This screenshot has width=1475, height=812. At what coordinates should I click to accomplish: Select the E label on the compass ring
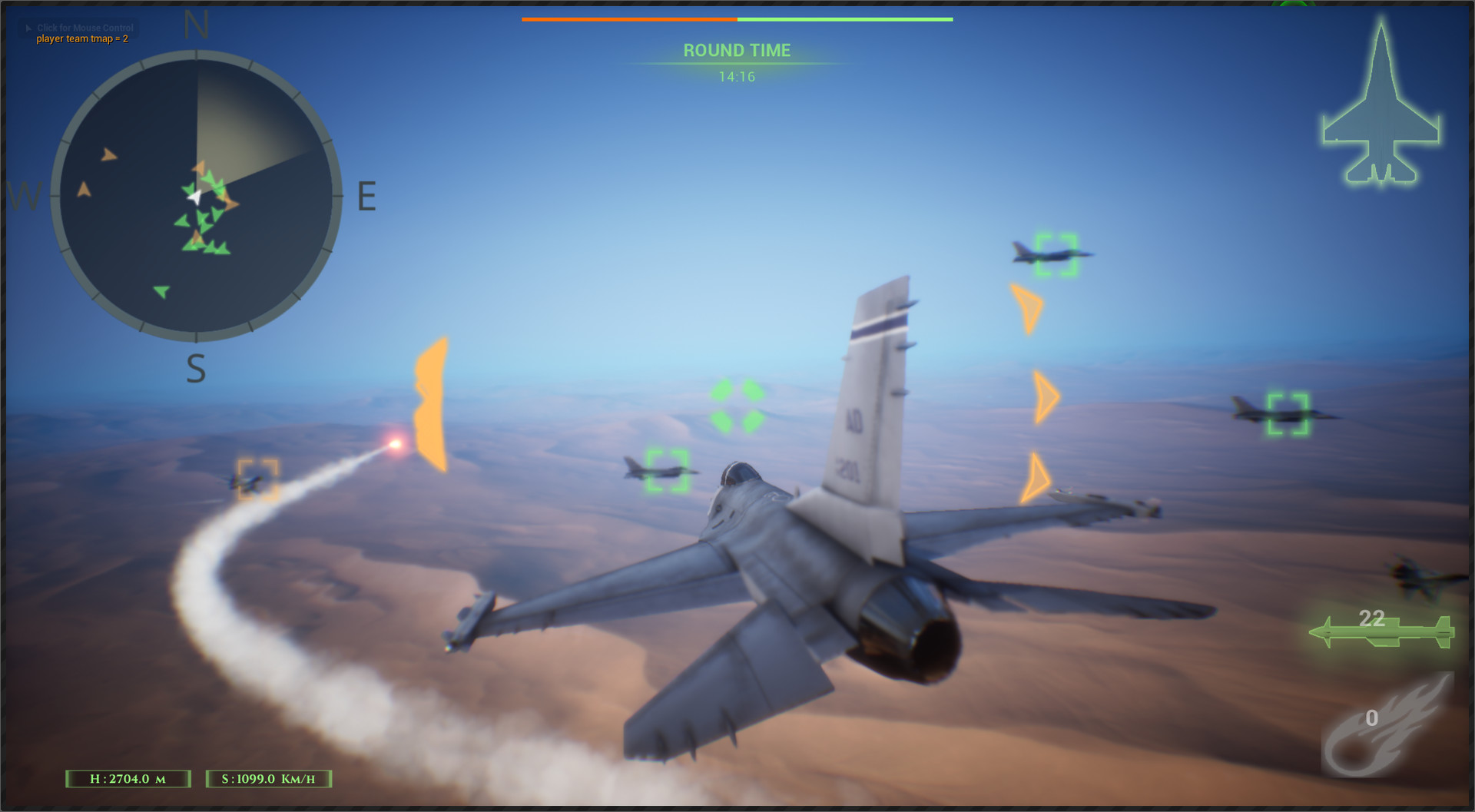click(x=367, y=197)
